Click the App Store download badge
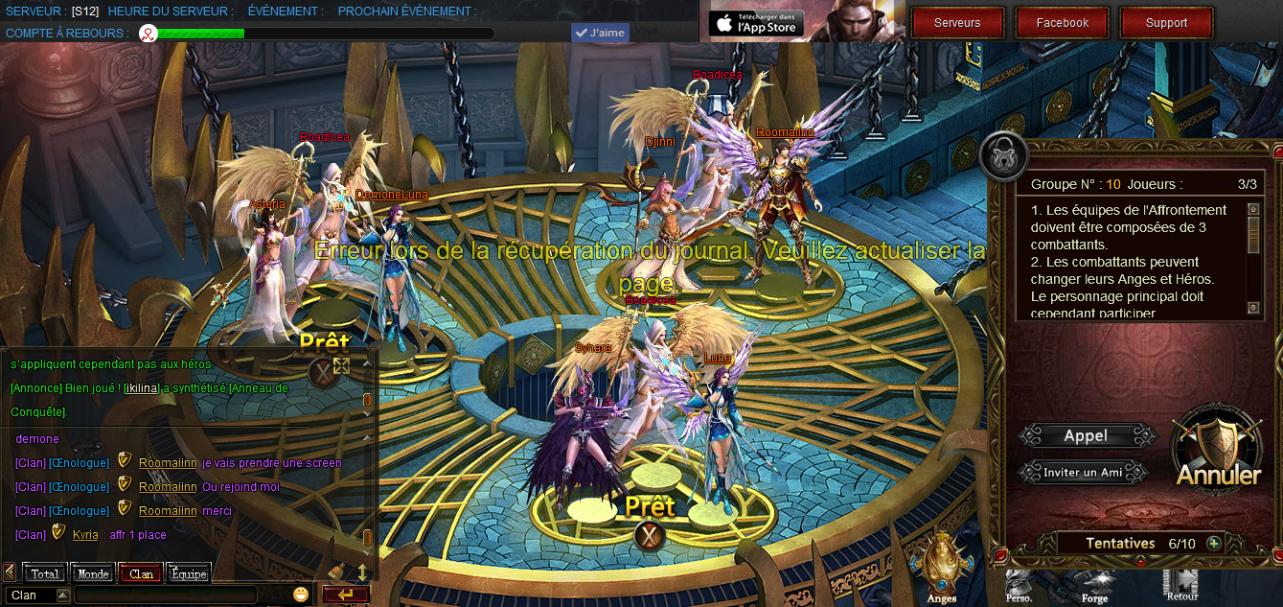 [755, 23]
